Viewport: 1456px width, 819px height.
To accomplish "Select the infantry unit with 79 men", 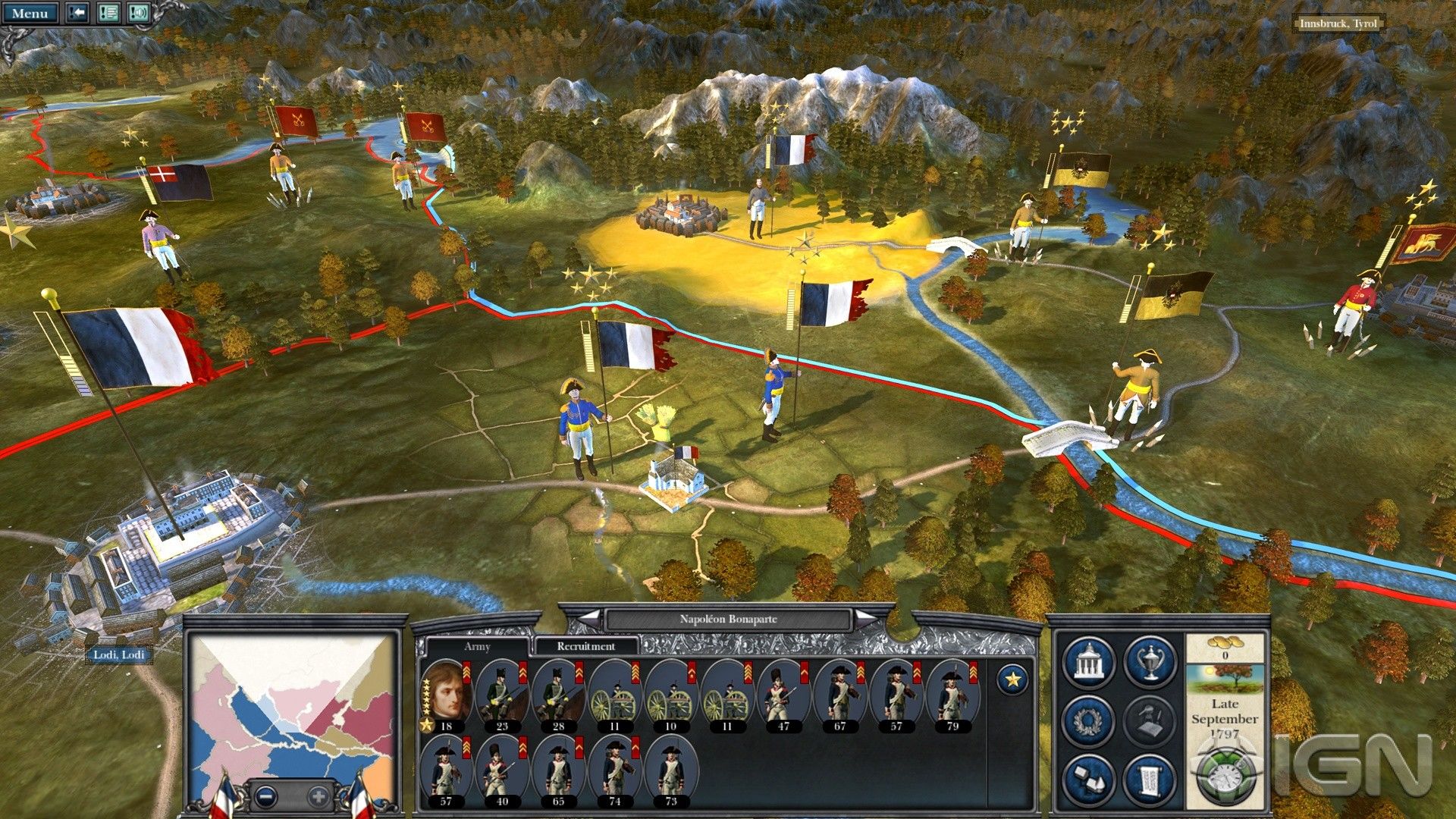I will tap(952, 694).
